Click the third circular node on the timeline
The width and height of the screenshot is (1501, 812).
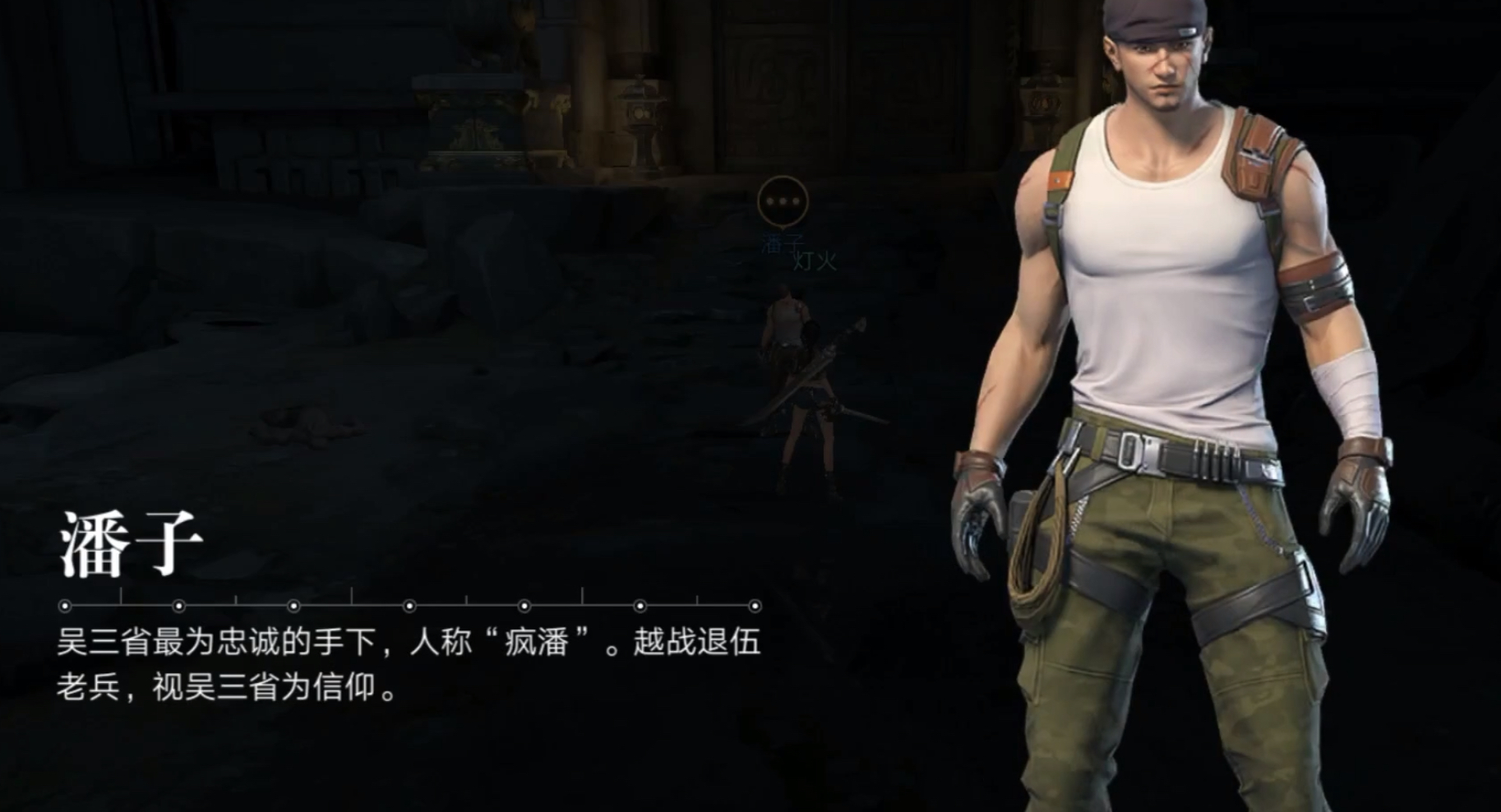(293, 605)
